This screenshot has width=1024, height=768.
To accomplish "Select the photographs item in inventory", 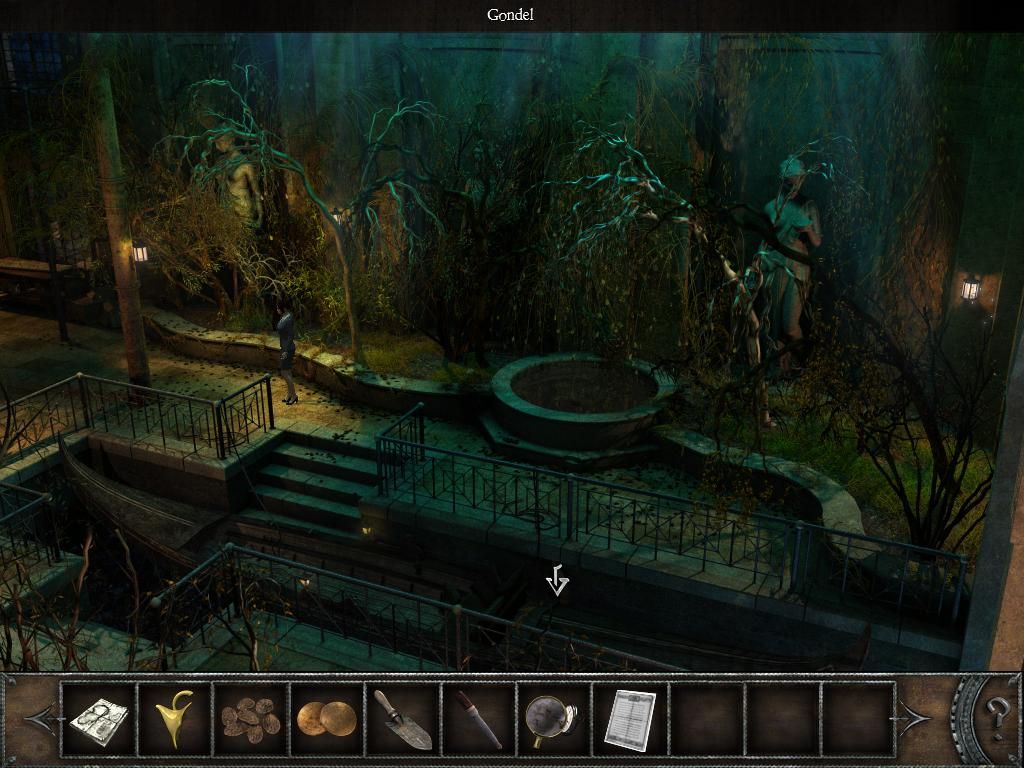I will pyautogui.click(x=98, y=718).
